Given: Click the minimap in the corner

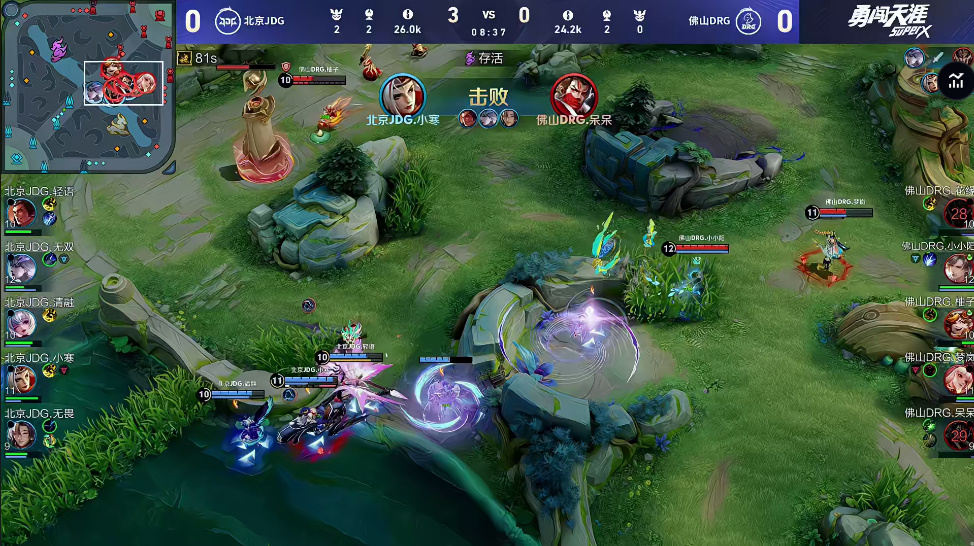Looking at the screenshot, I should (88, 87).
